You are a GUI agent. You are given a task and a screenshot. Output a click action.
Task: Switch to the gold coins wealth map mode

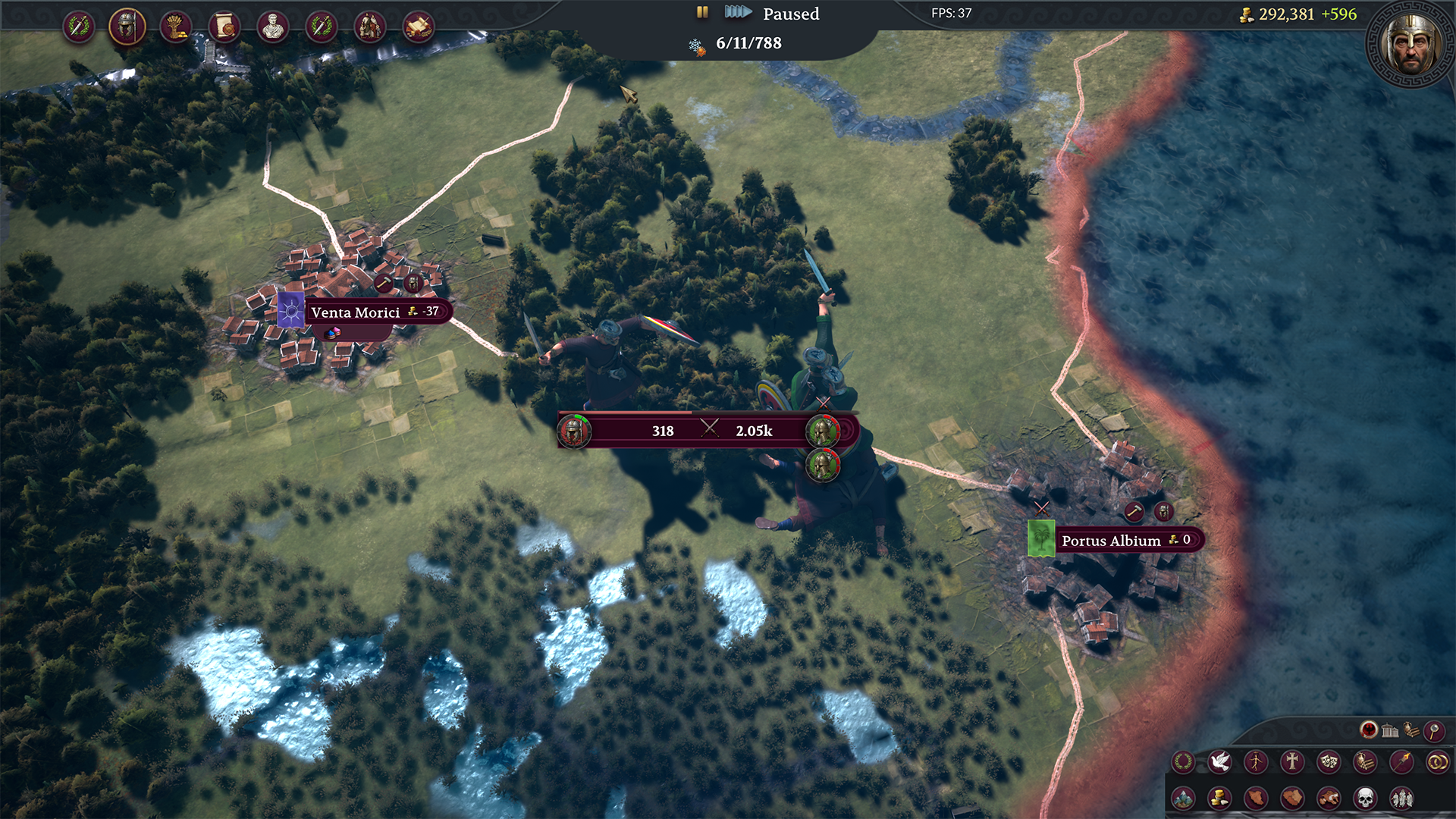(x=1219, y=798)
